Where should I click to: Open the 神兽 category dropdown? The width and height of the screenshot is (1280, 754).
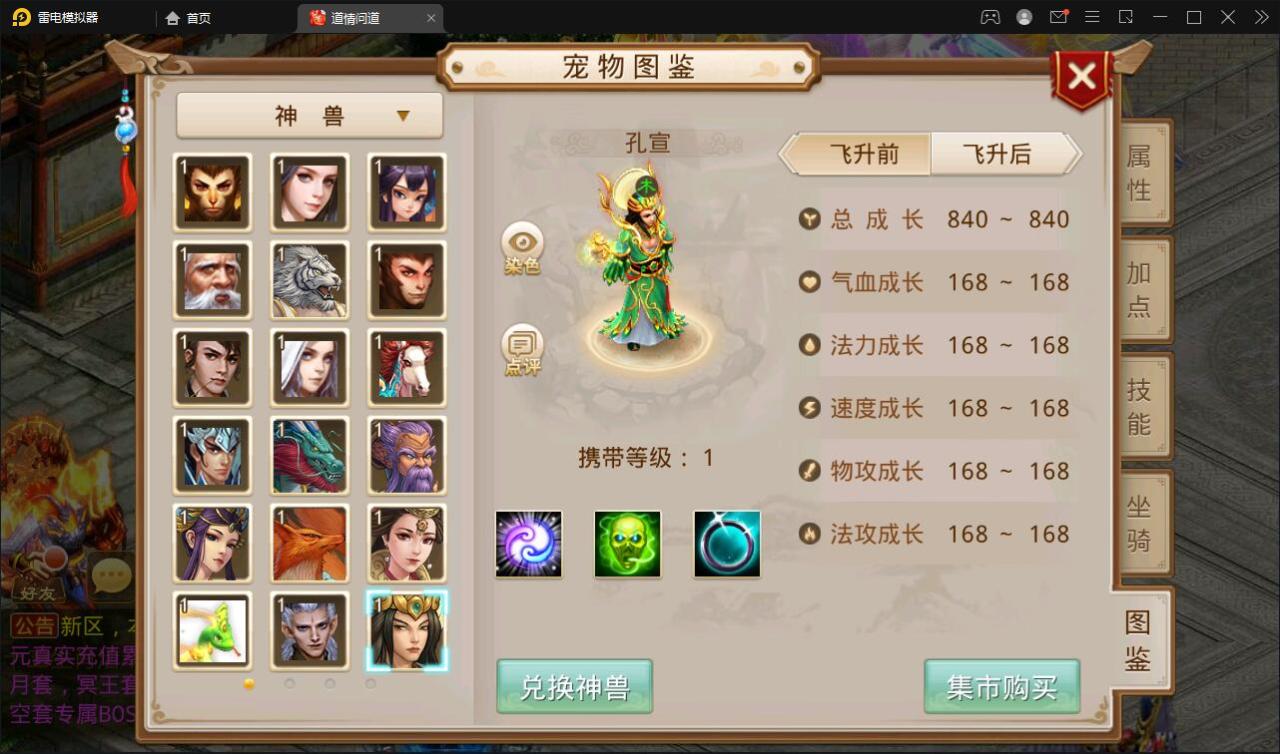[309, 115]
